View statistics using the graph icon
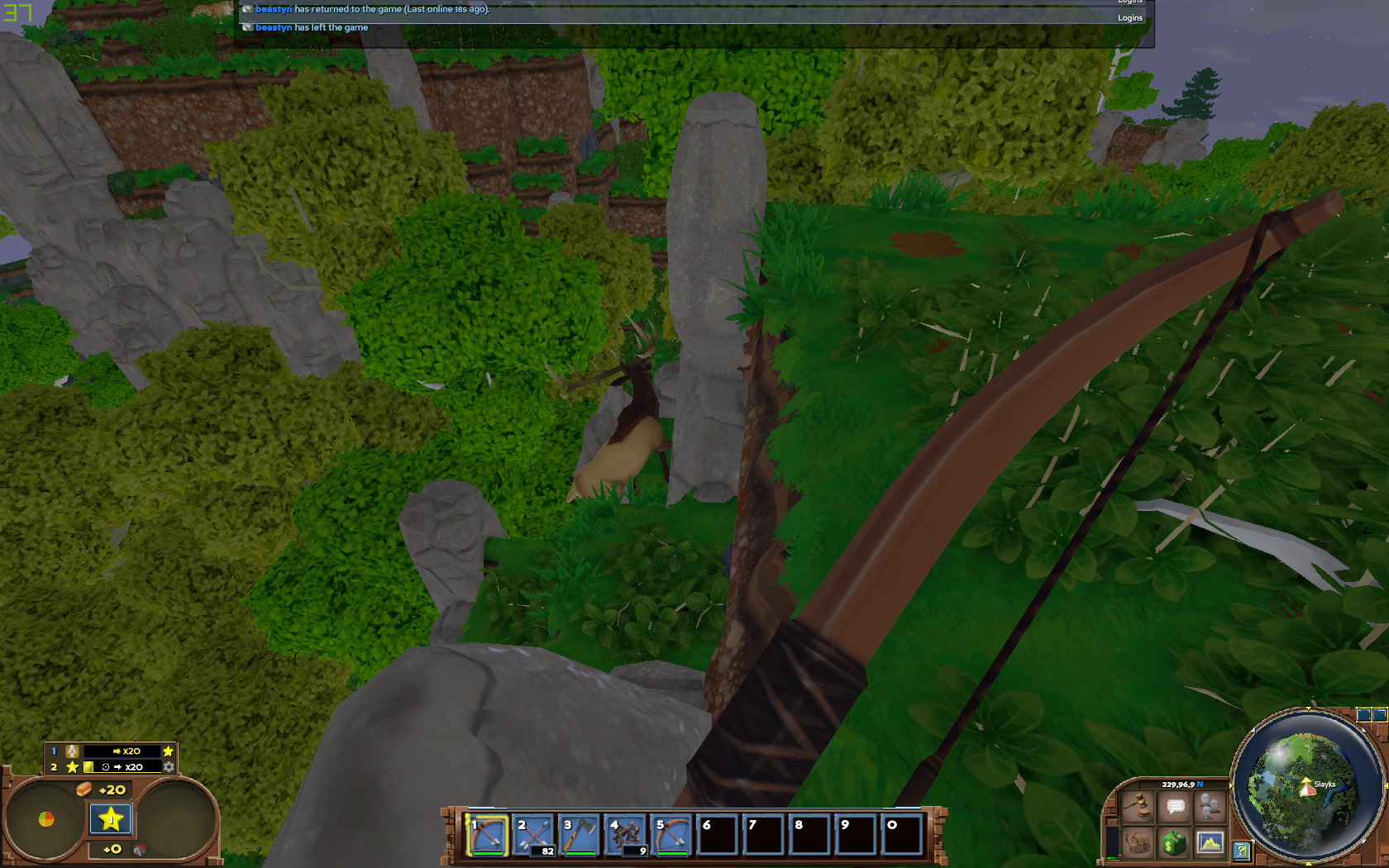The width and height of the screenshot is (1389, 868). (1210, 843)
